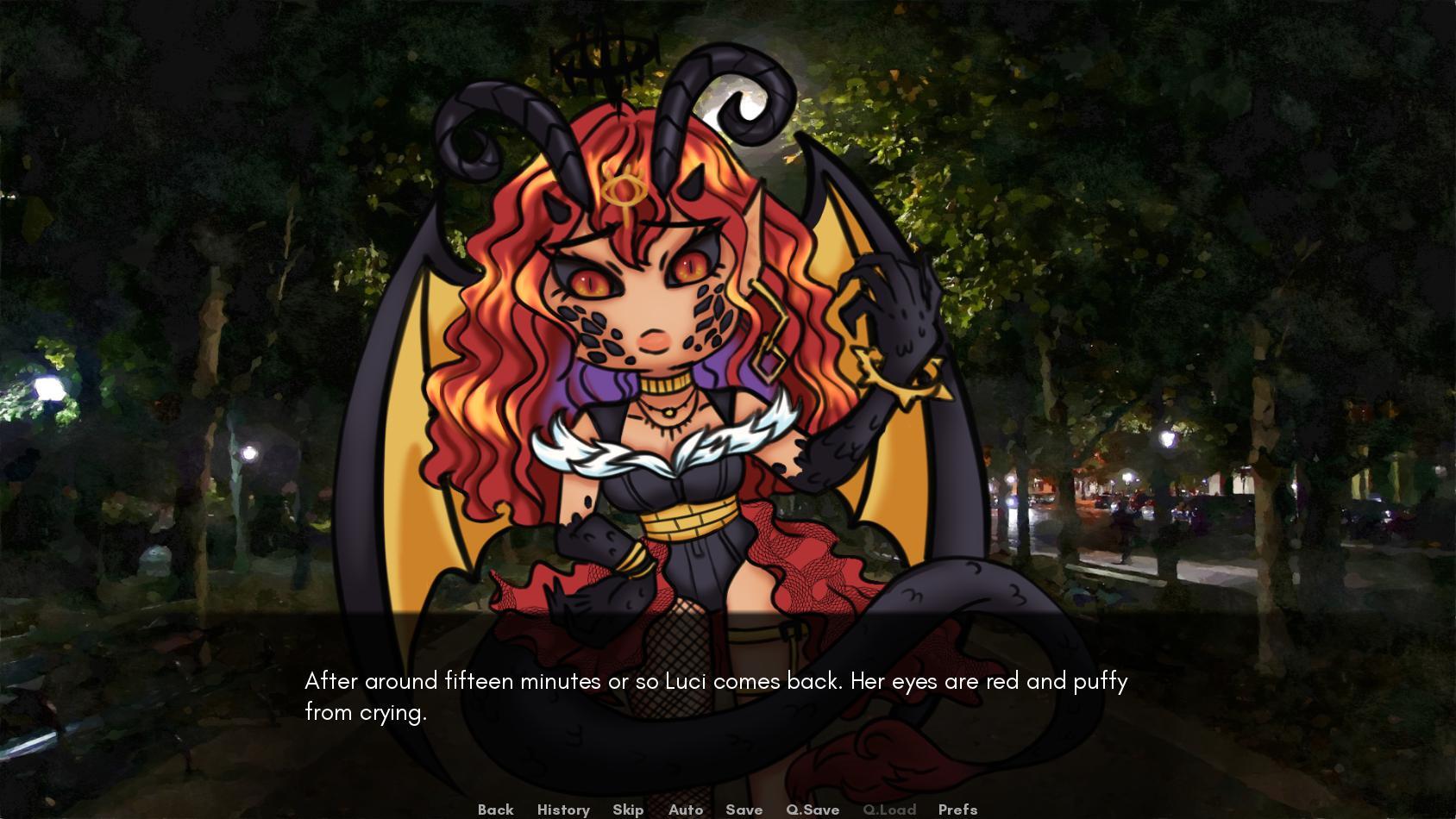1456x819 pixels.
Task: Toggle Auto-forward reading mode
Action: pos(685,810)
